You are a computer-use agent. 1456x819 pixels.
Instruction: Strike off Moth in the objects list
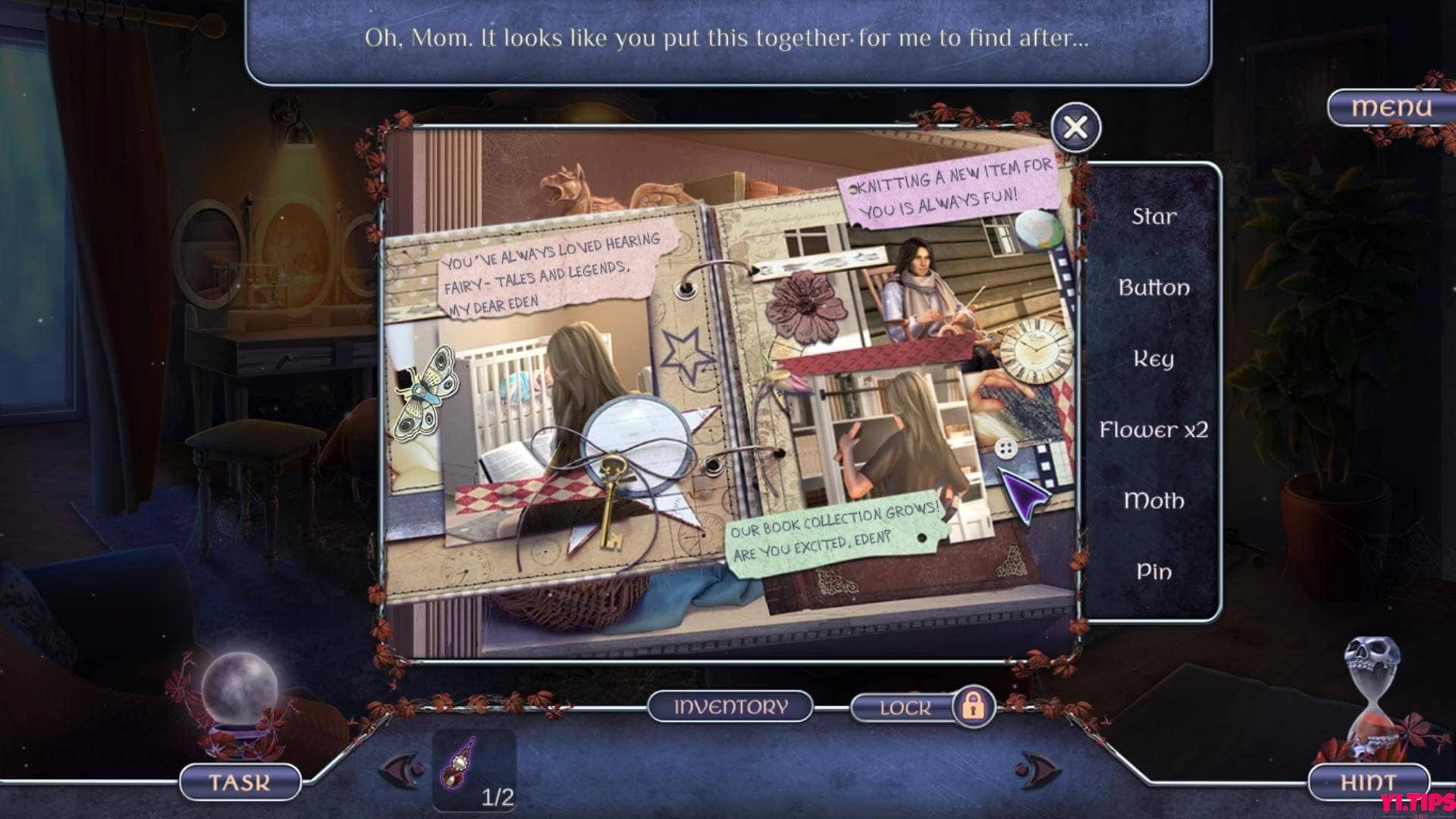click(x=1153, y=500)
